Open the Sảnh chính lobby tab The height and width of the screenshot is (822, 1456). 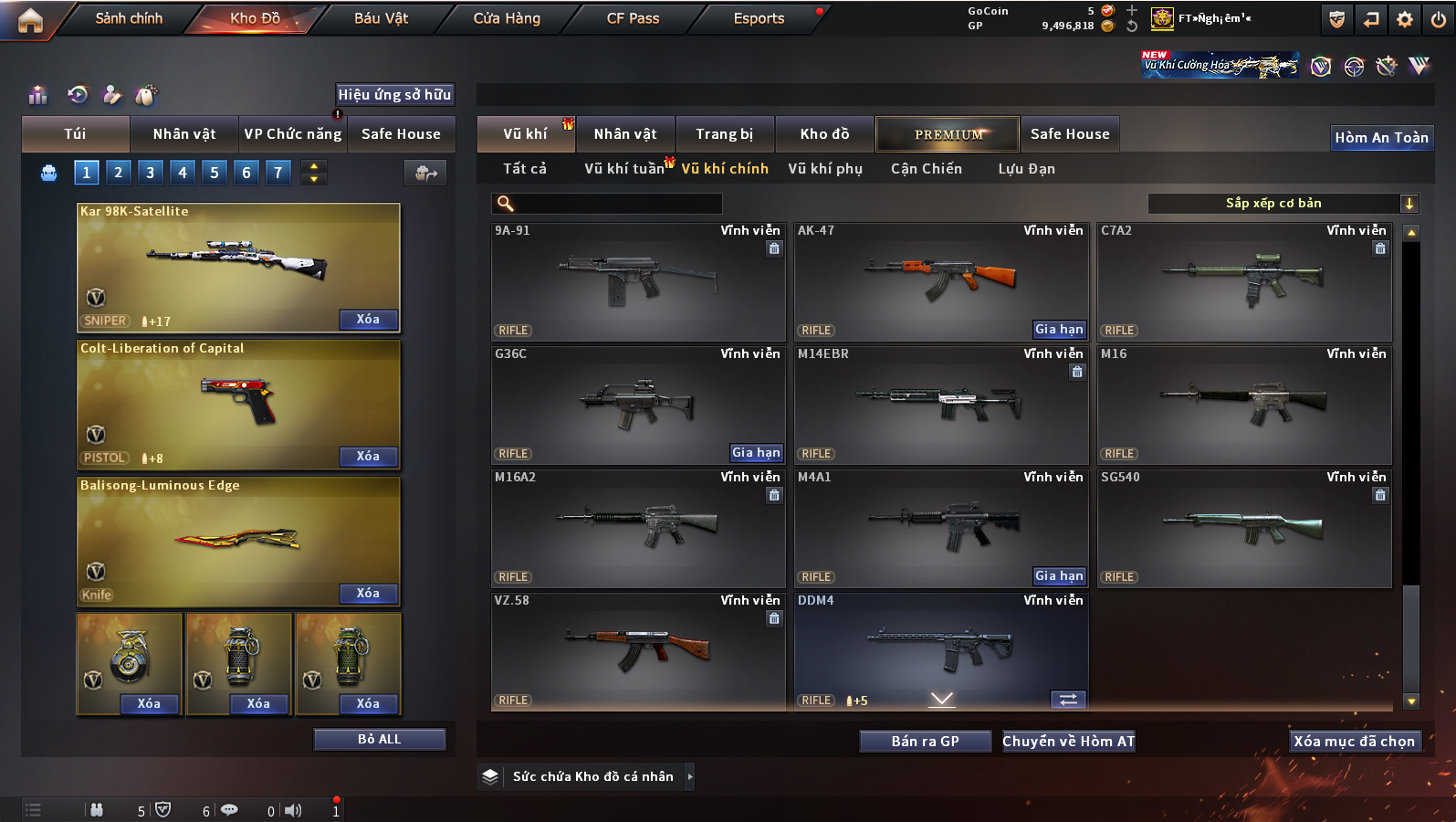point(129,18)
